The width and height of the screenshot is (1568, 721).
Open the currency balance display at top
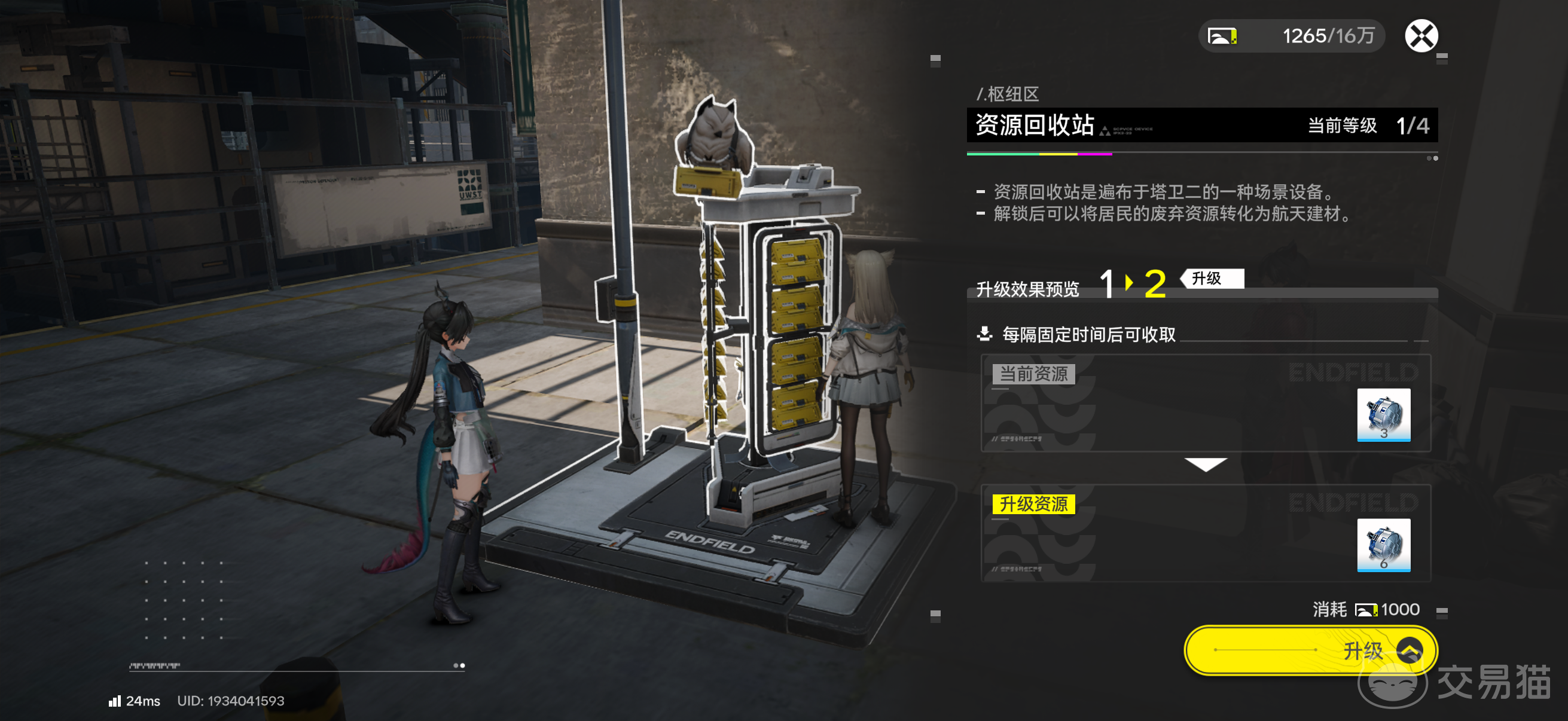click(x=1291, y=36)
